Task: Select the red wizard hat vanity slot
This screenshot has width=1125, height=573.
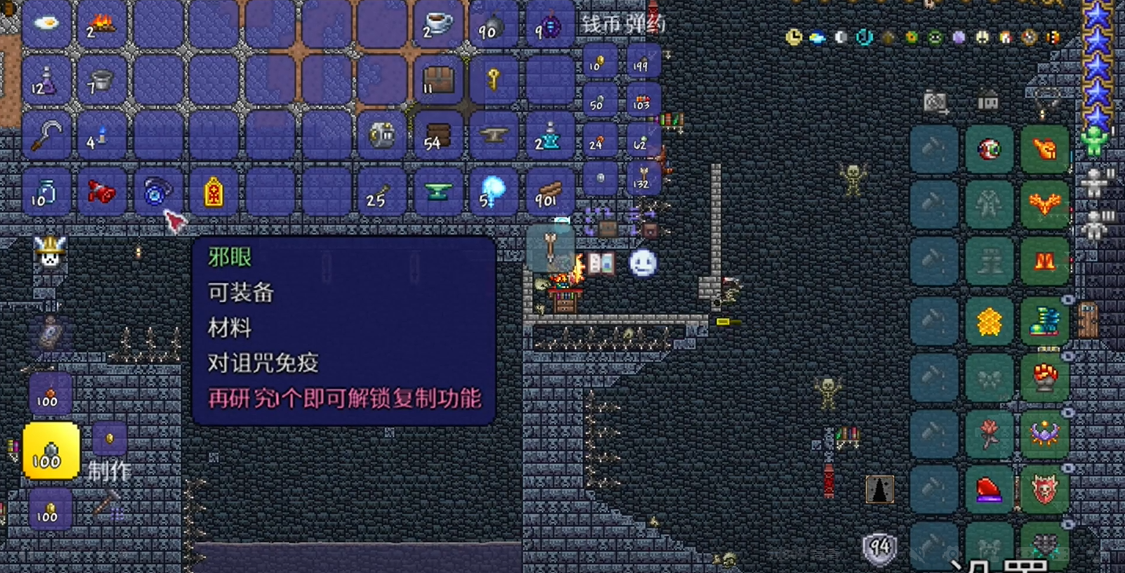Action: [989, 489]
